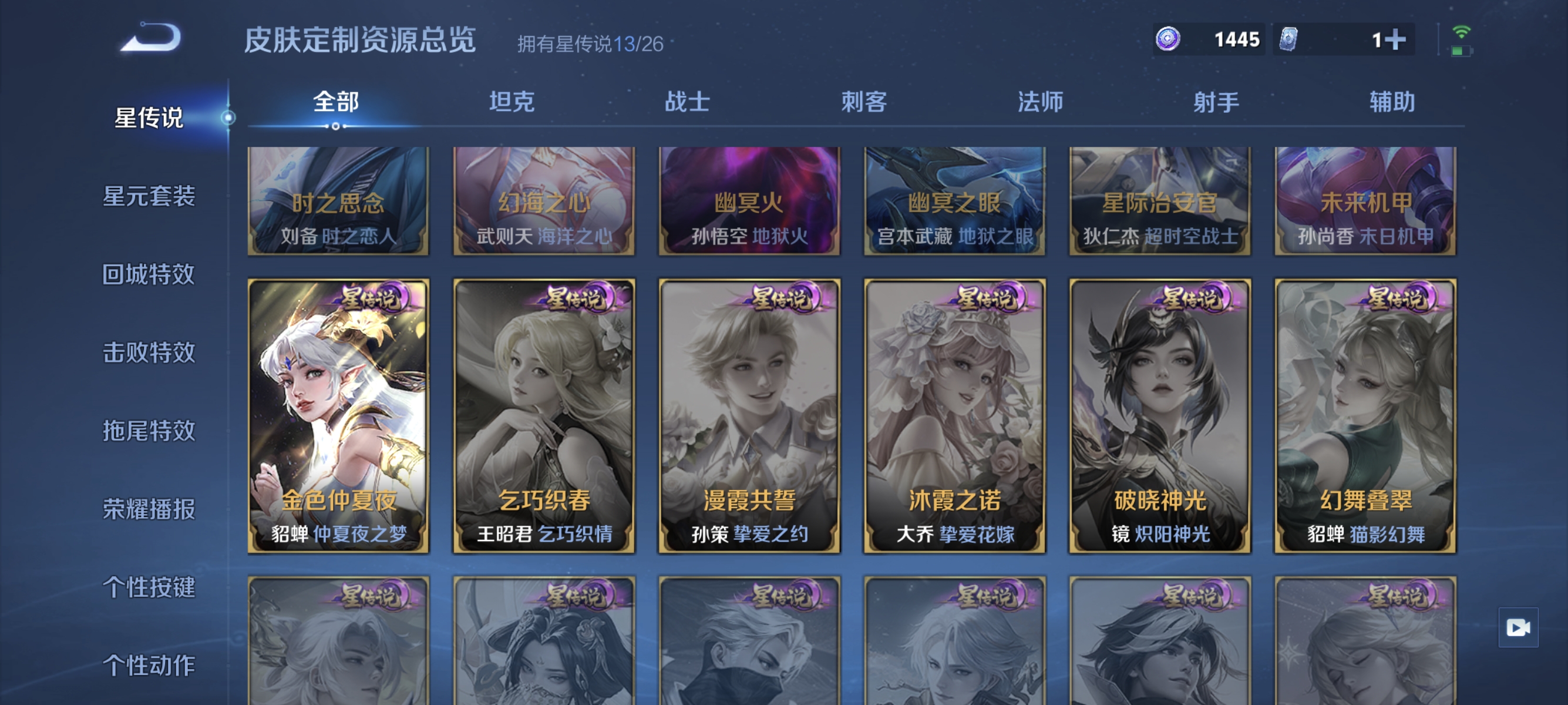Click the 破晓神光 镜 skin card
This screenshot has width=1568, height=705.
click(1159, 420)
